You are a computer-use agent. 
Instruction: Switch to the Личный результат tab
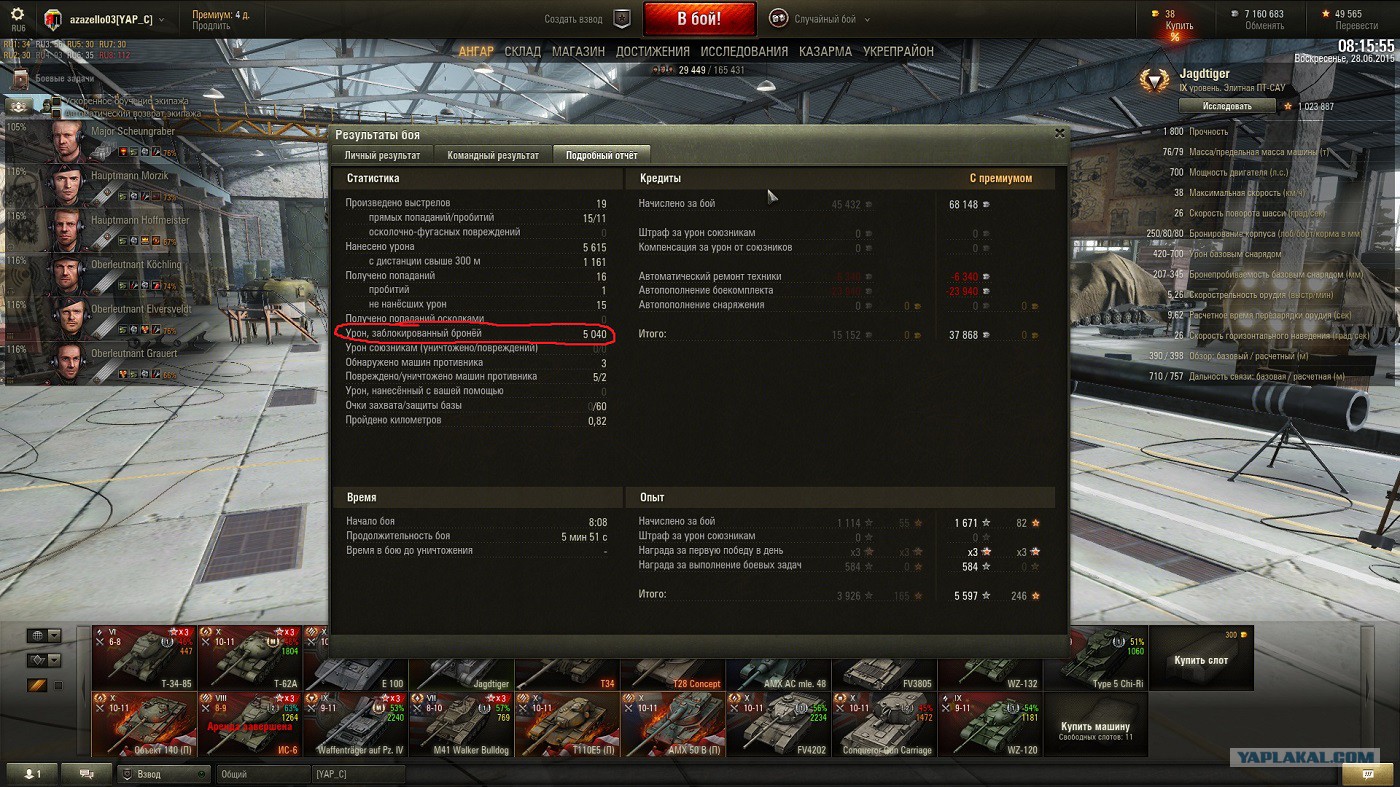point(382,155)
